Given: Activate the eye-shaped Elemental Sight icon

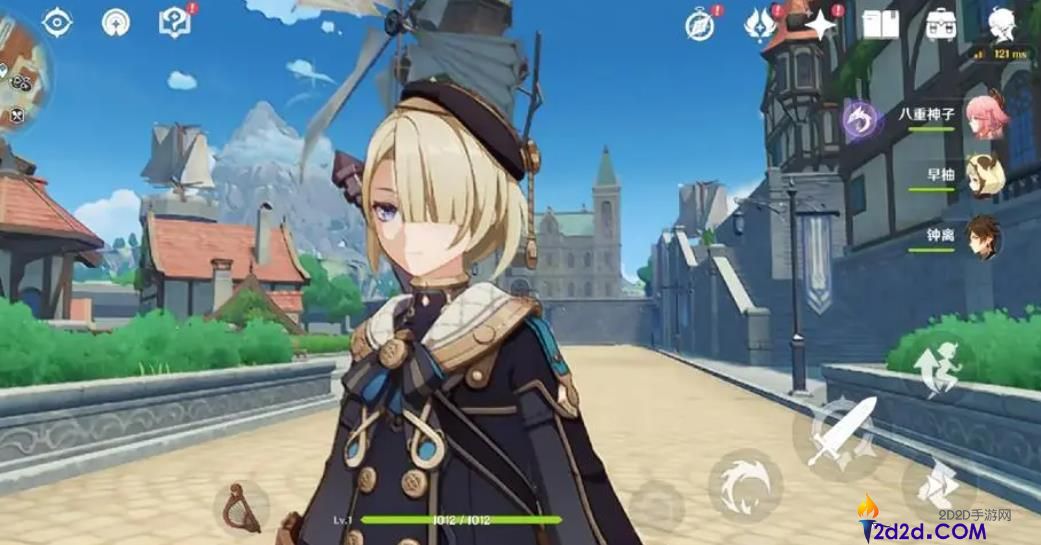Looking at the screenshot, I should [58, 23].
